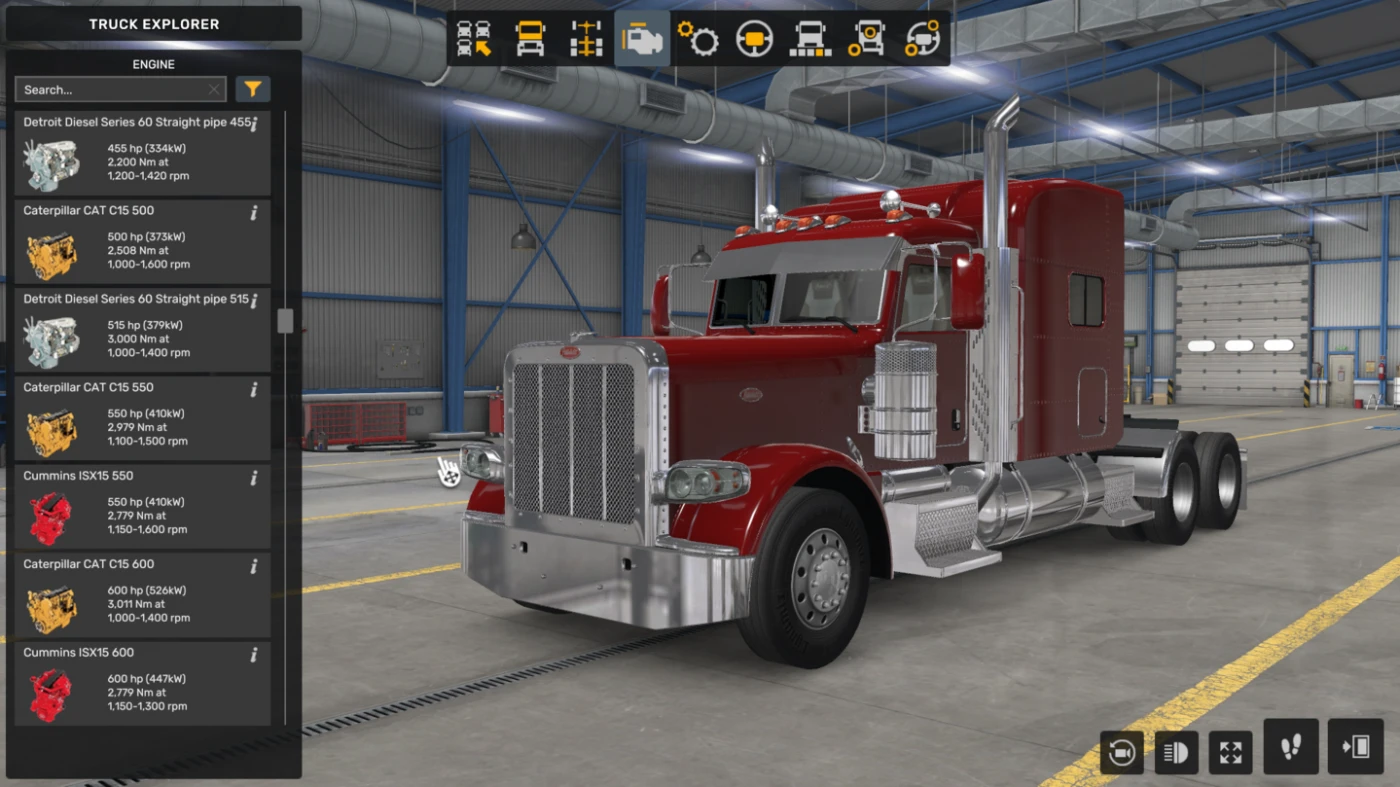Show info for Cummins ISX15 600

point(255,655)
